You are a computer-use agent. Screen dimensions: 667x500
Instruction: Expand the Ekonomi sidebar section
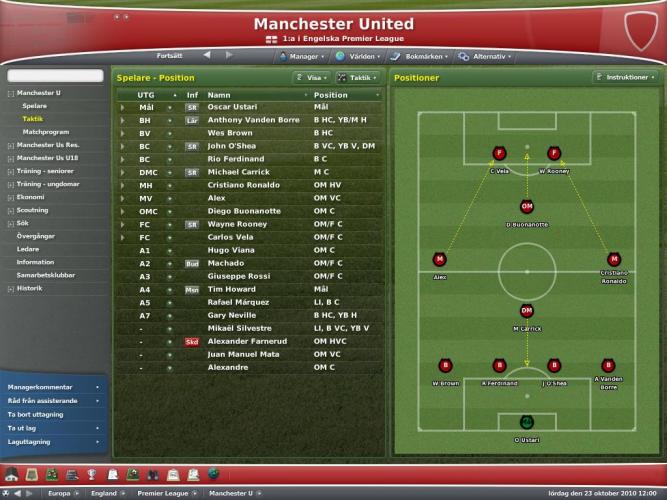pyautogui.click(x=31, y=197)
